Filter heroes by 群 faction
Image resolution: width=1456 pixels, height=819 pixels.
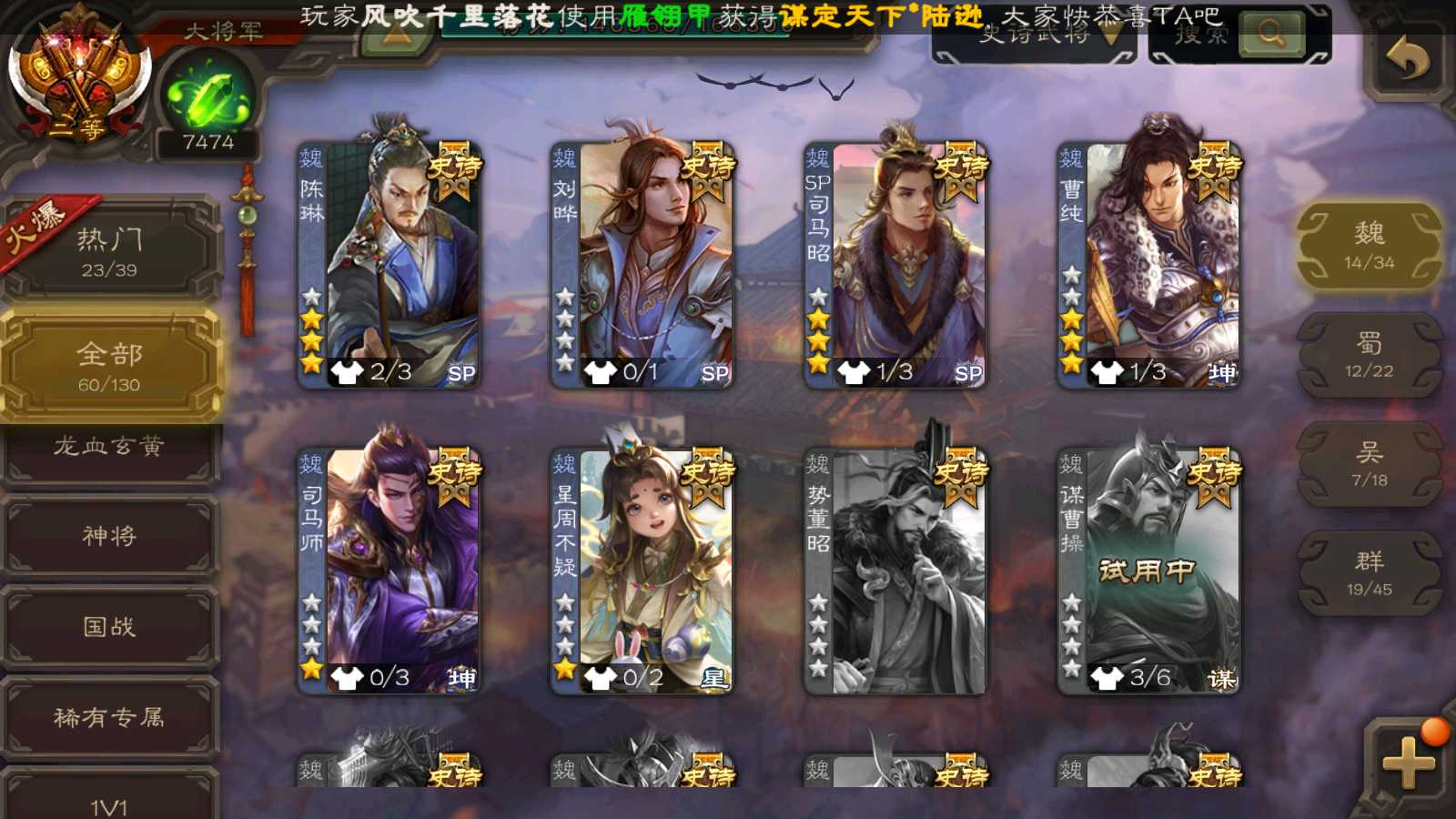click(x=1369, y=573)
